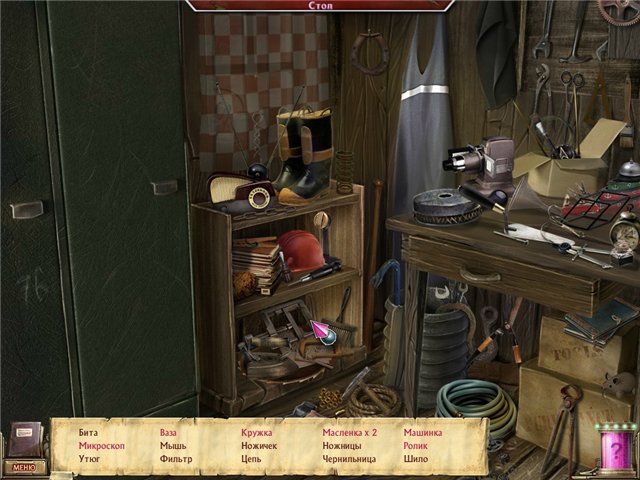Screen dimensions: 640x480
Task: Open the journal book icon
Action: [x=27, y=438]
